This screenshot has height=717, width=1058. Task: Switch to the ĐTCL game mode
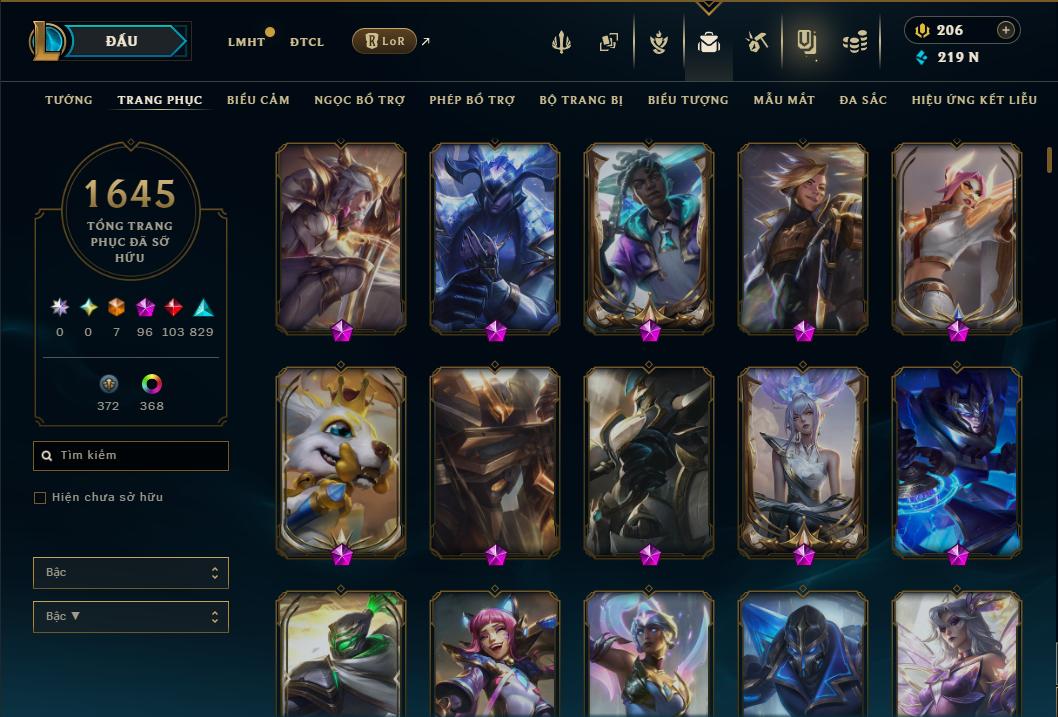coord(307,42)
